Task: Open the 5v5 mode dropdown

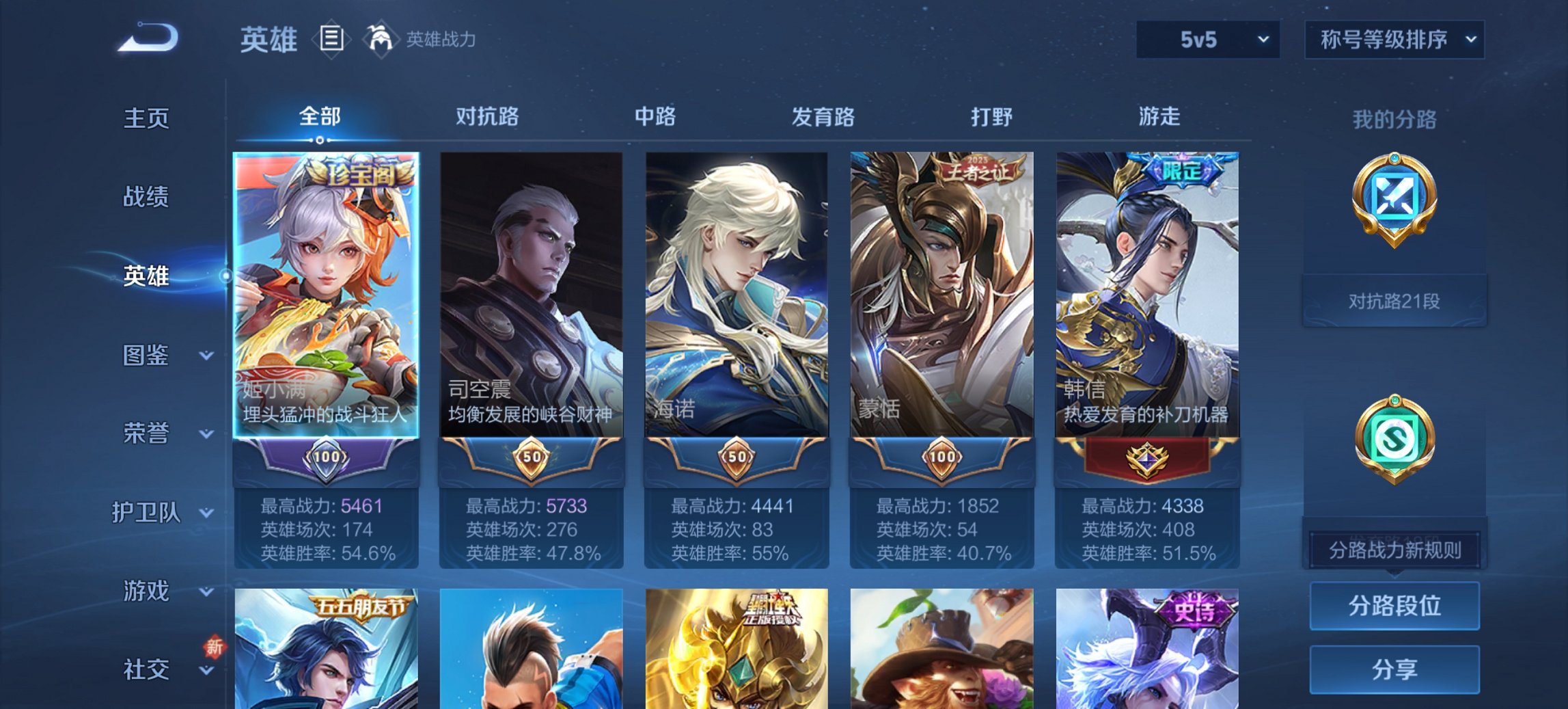Action: click(1207, 40)
